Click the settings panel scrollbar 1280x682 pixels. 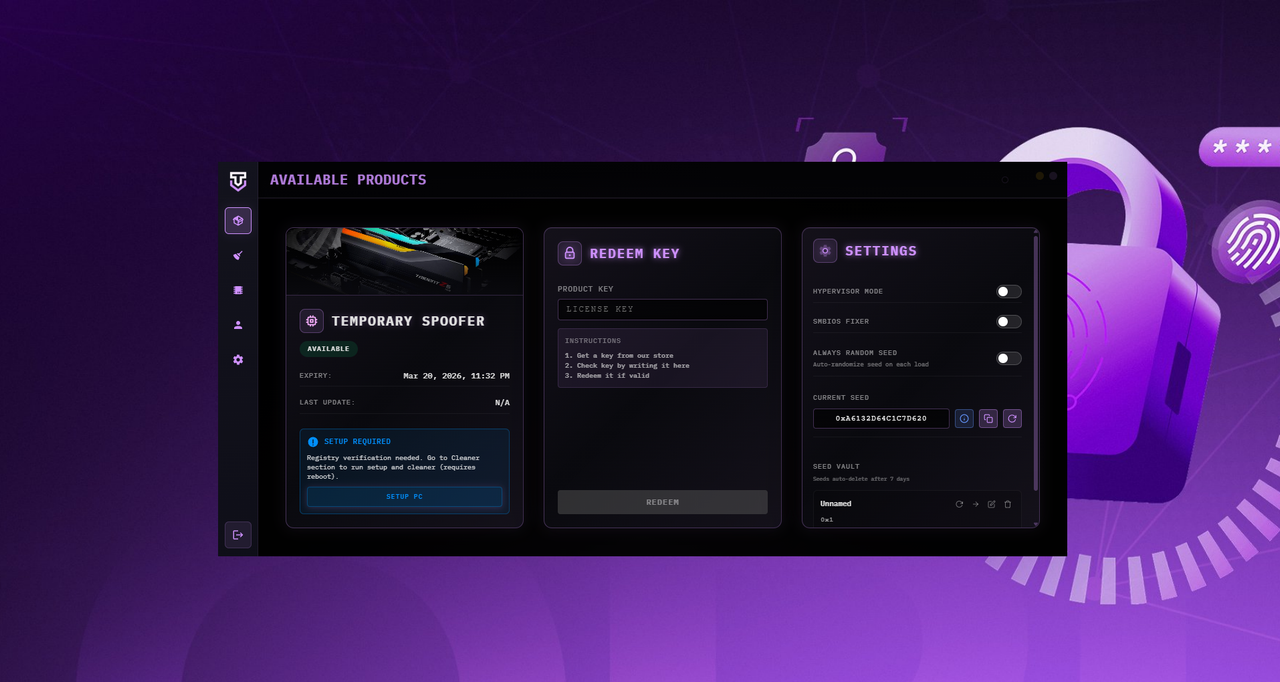point(1036,360)
